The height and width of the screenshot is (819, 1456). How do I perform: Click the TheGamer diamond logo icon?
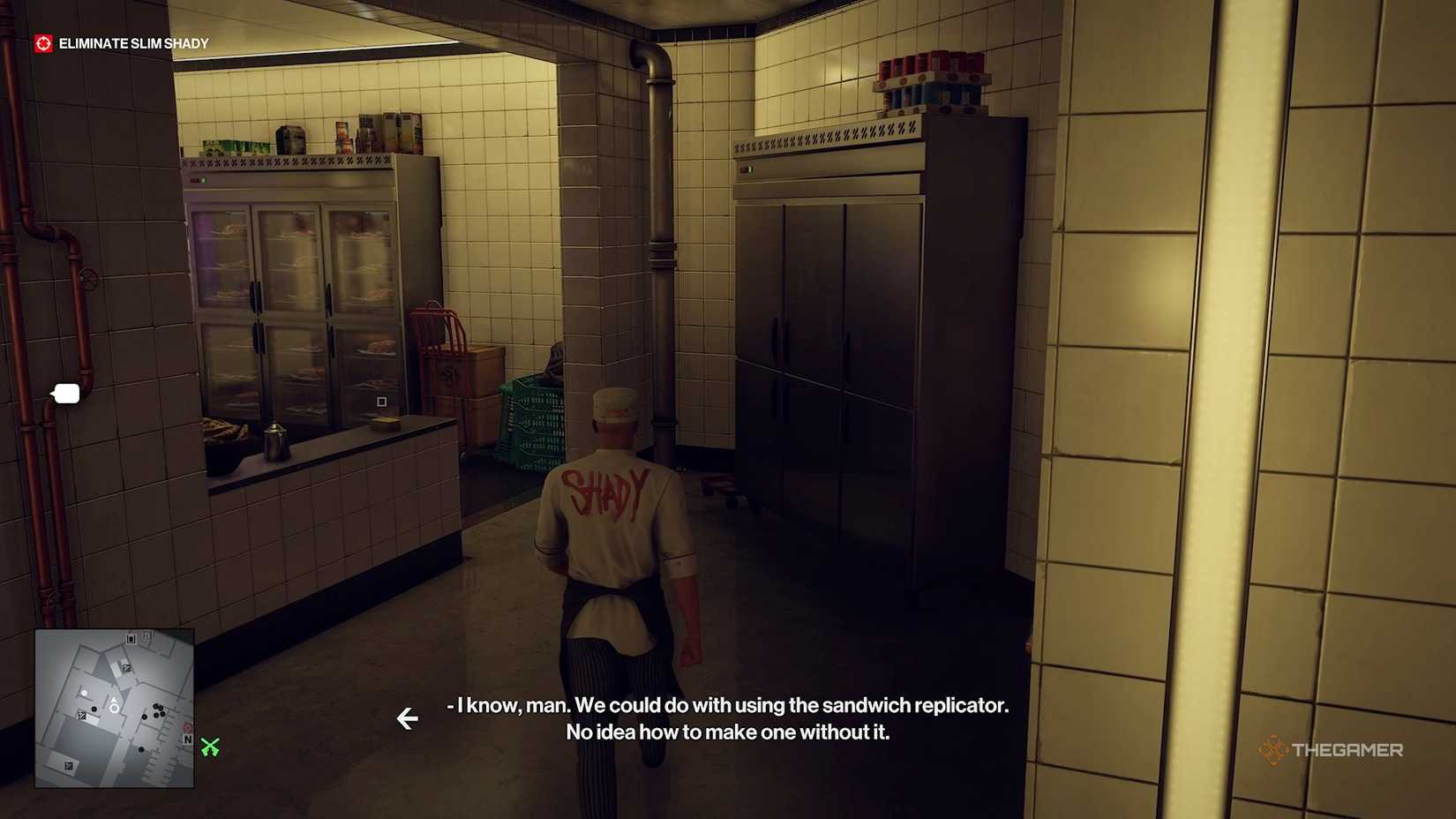[x=1273, y=749]
